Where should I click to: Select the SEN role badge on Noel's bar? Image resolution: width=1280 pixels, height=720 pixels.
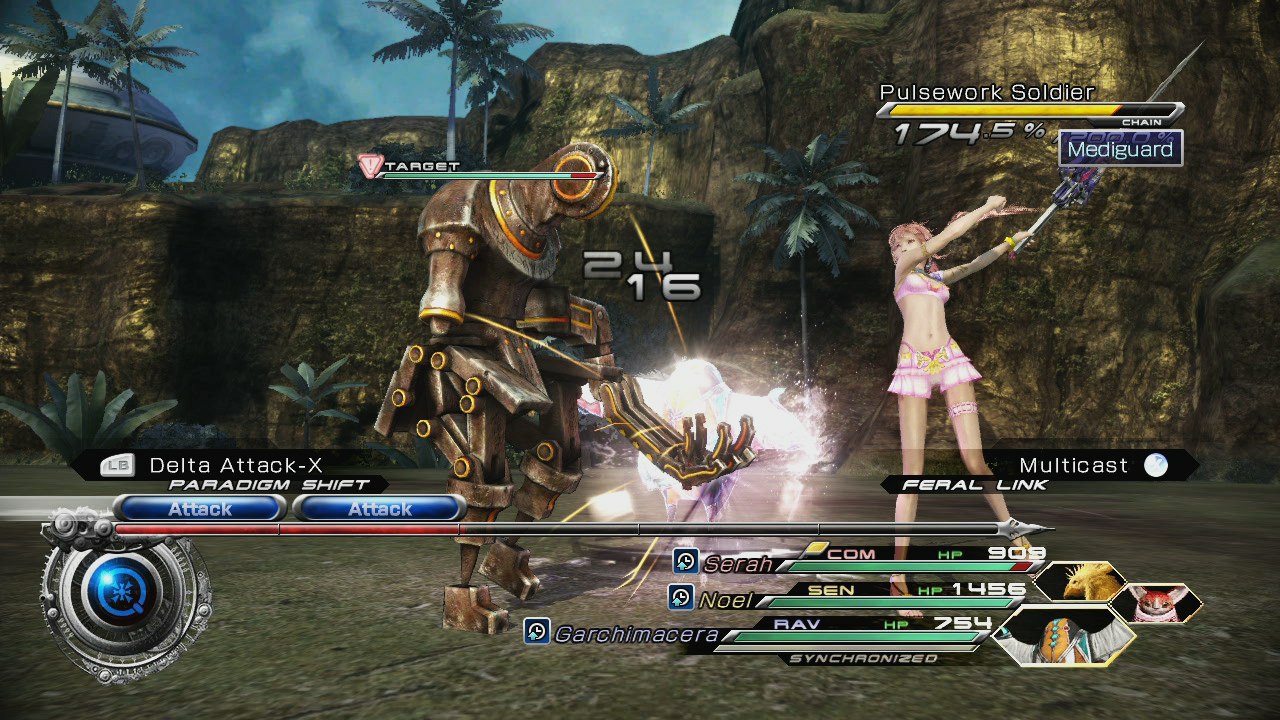click(830, 588)
